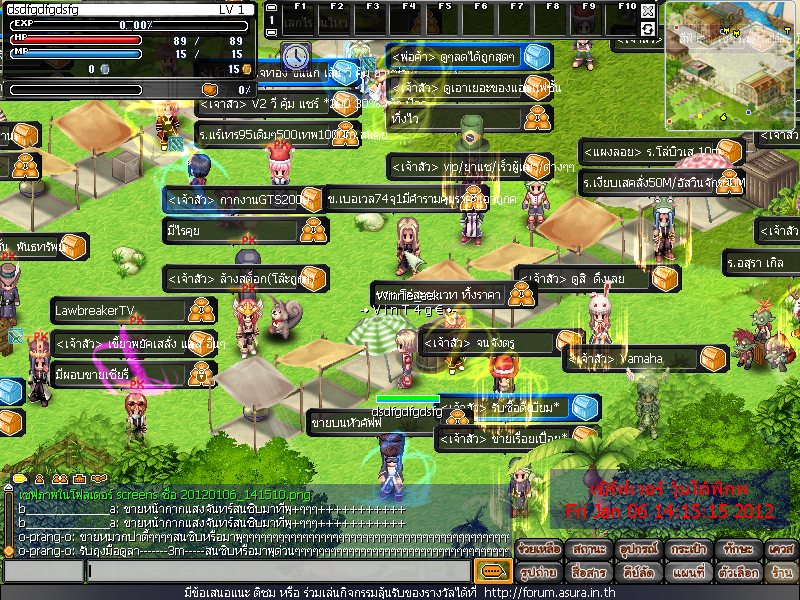Open the ช่วยเหลือ (Help) menu

tap(538, 548)
